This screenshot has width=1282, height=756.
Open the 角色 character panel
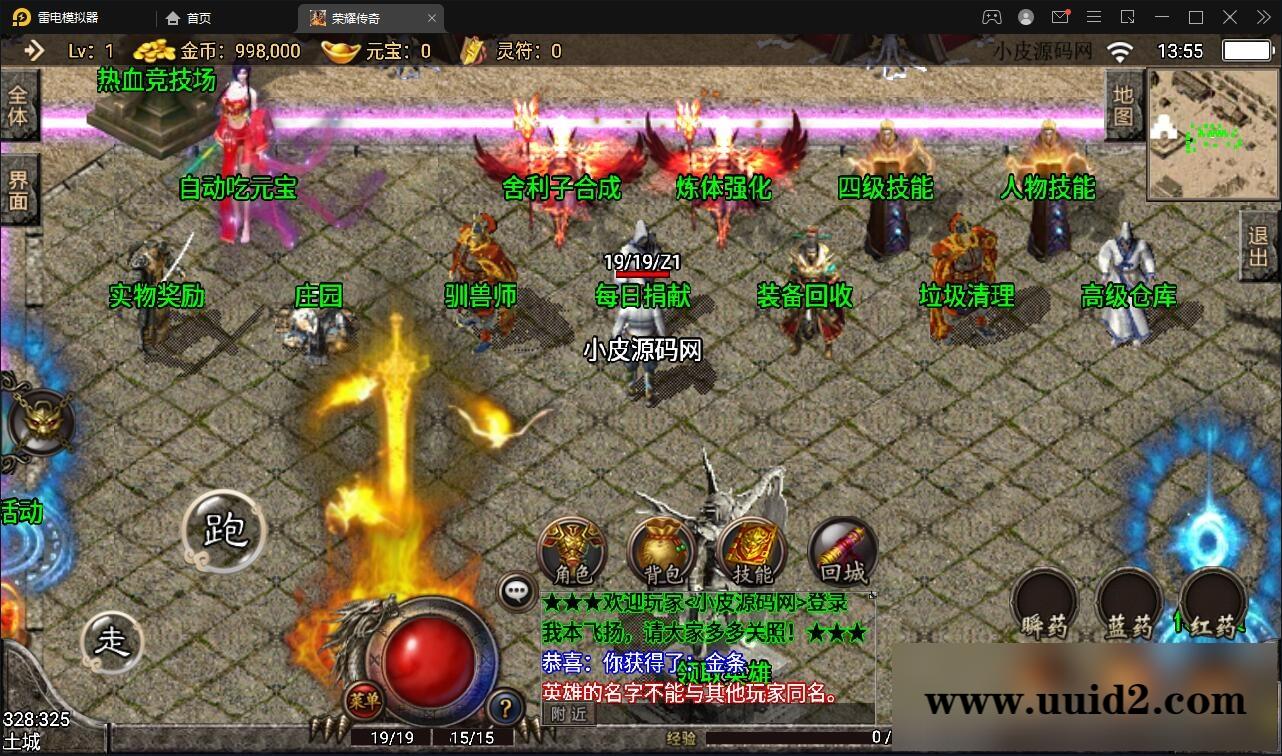tap(572, 551)
